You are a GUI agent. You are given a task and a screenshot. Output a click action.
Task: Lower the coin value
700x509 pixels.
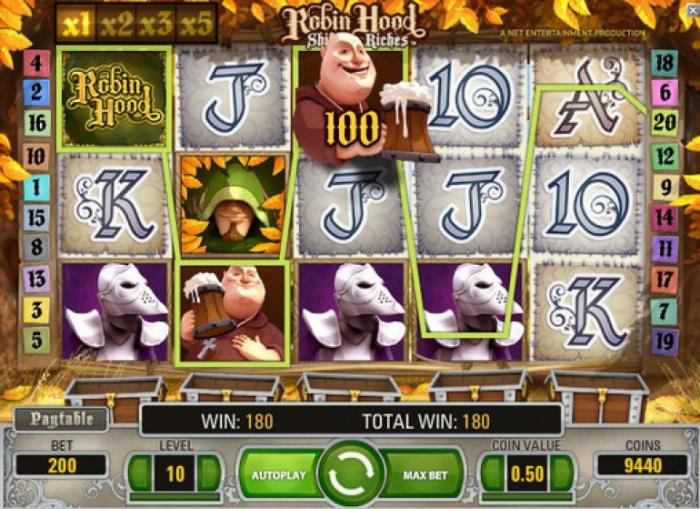(492, 473)
